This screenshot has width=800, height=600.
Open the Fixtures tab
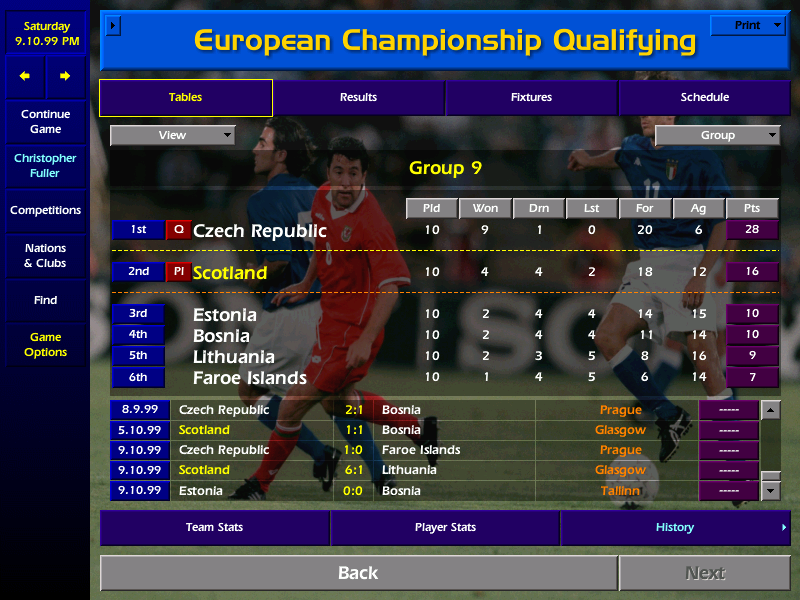[x=531, y=98]
